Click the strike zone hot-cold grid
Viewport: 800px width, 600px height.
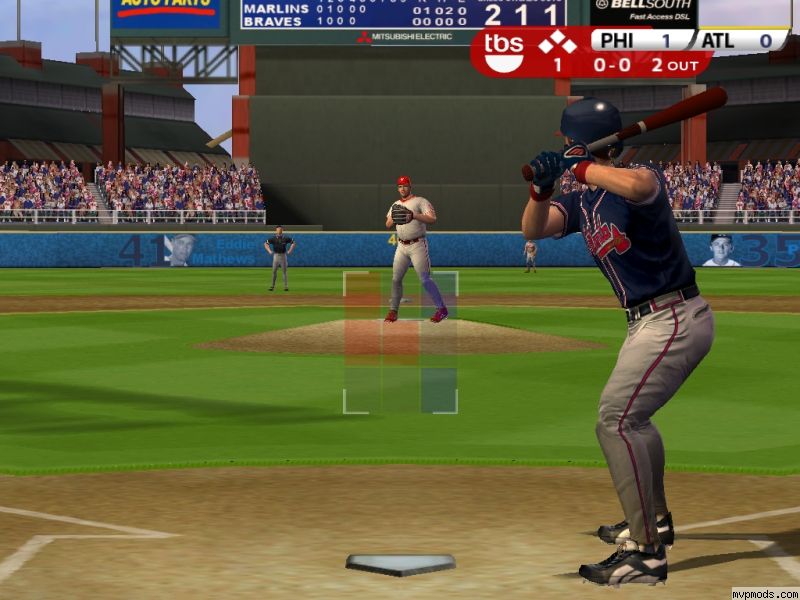pyautogui.click(x=400, y=342)
